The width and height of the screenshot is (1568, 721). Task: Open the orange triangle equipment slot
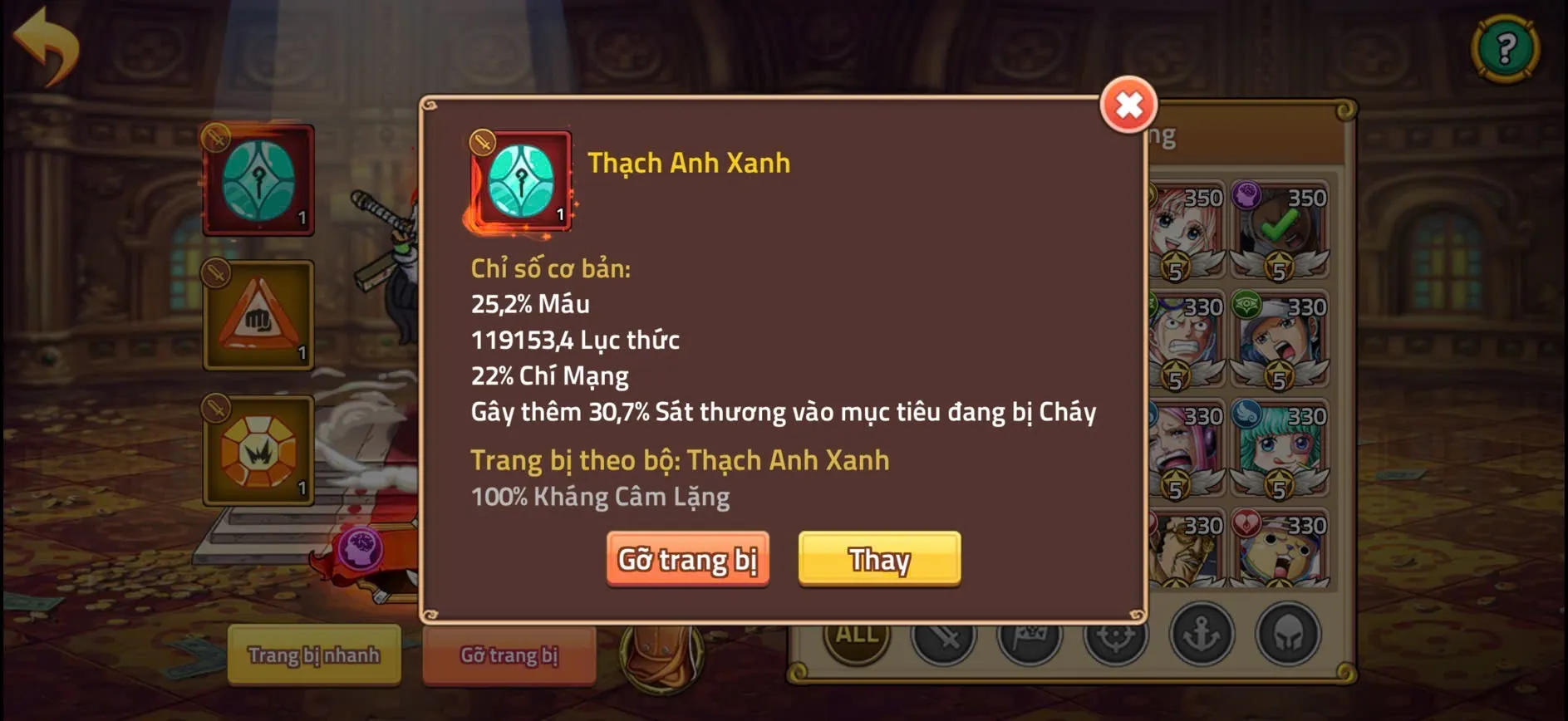coord(258,314)
